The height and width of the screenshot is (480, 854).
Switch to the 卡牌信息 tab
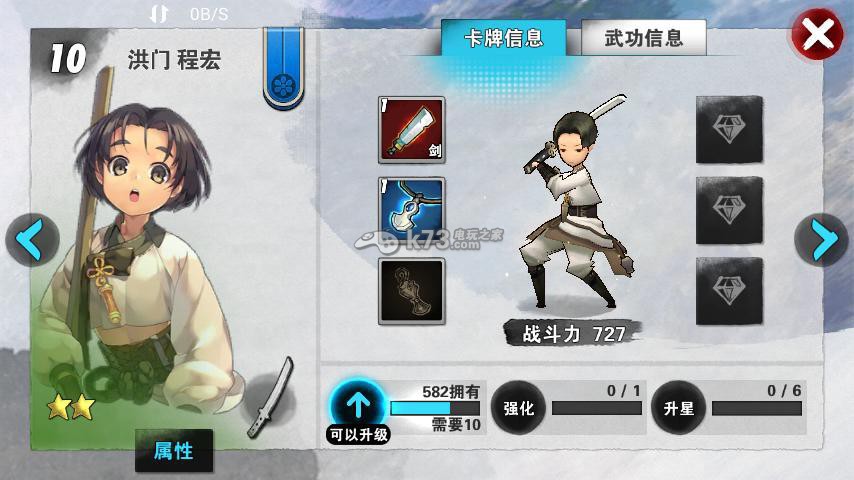coord(504,40)
